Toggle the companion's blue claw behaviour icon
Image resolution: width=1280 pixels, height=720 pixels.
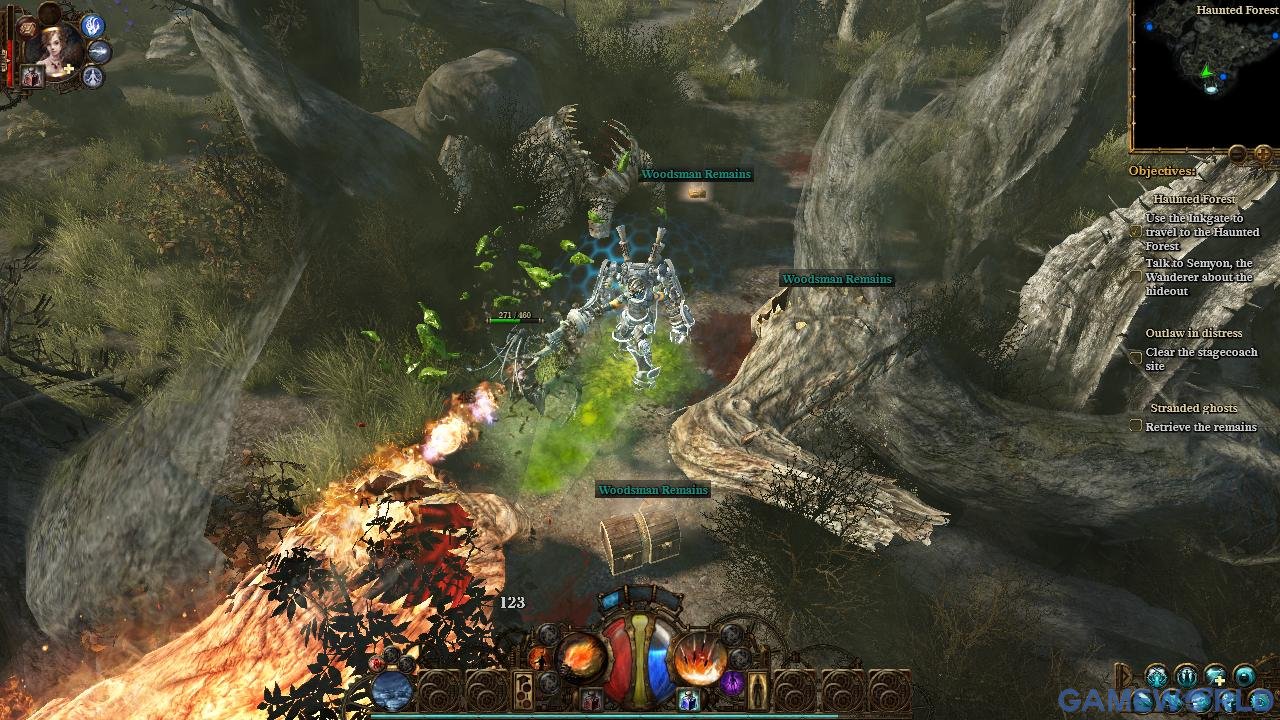94,25
